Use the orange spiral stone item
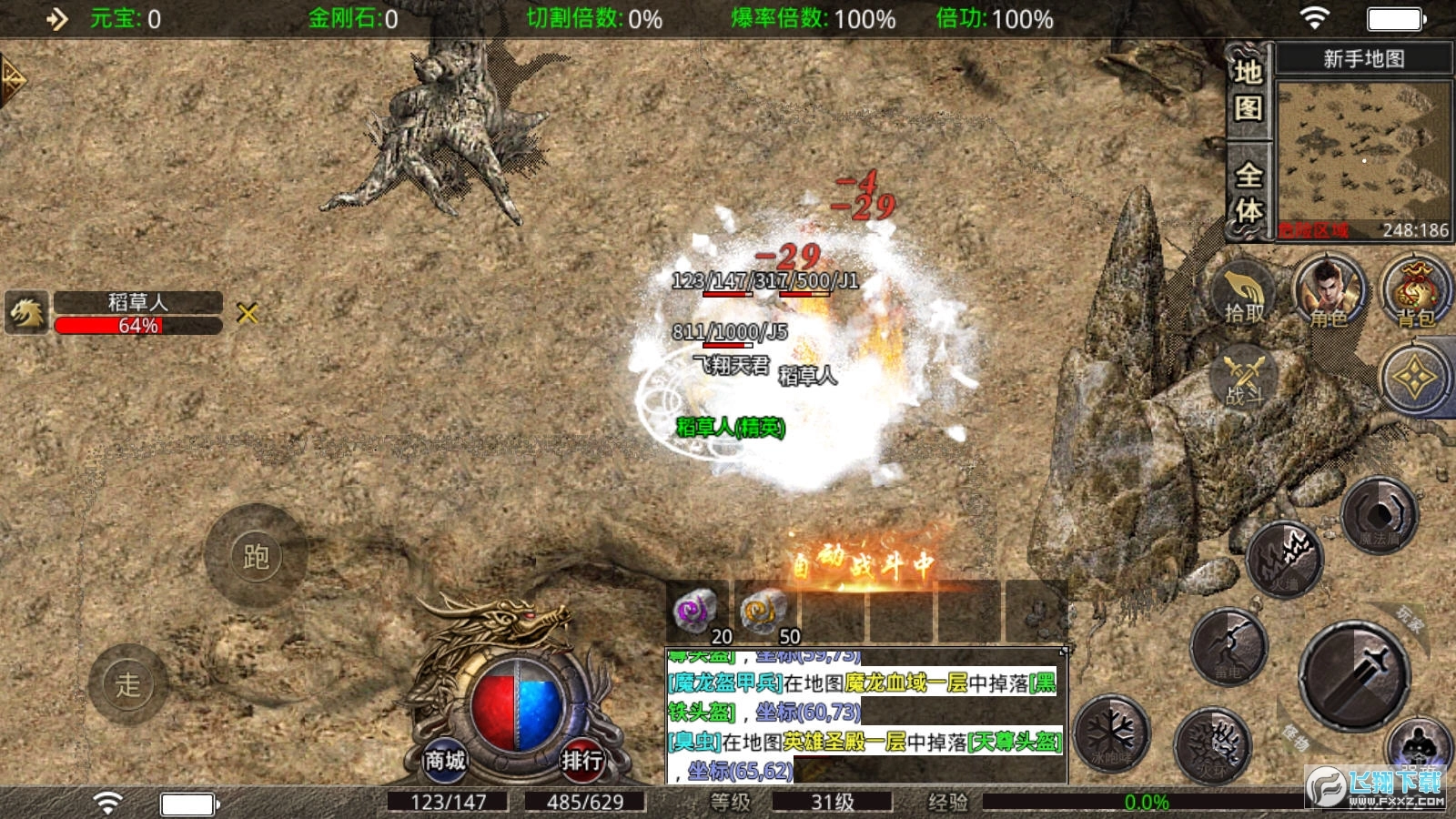Image resolution: width=1456 pixels, height=819 pixels. 763,612
